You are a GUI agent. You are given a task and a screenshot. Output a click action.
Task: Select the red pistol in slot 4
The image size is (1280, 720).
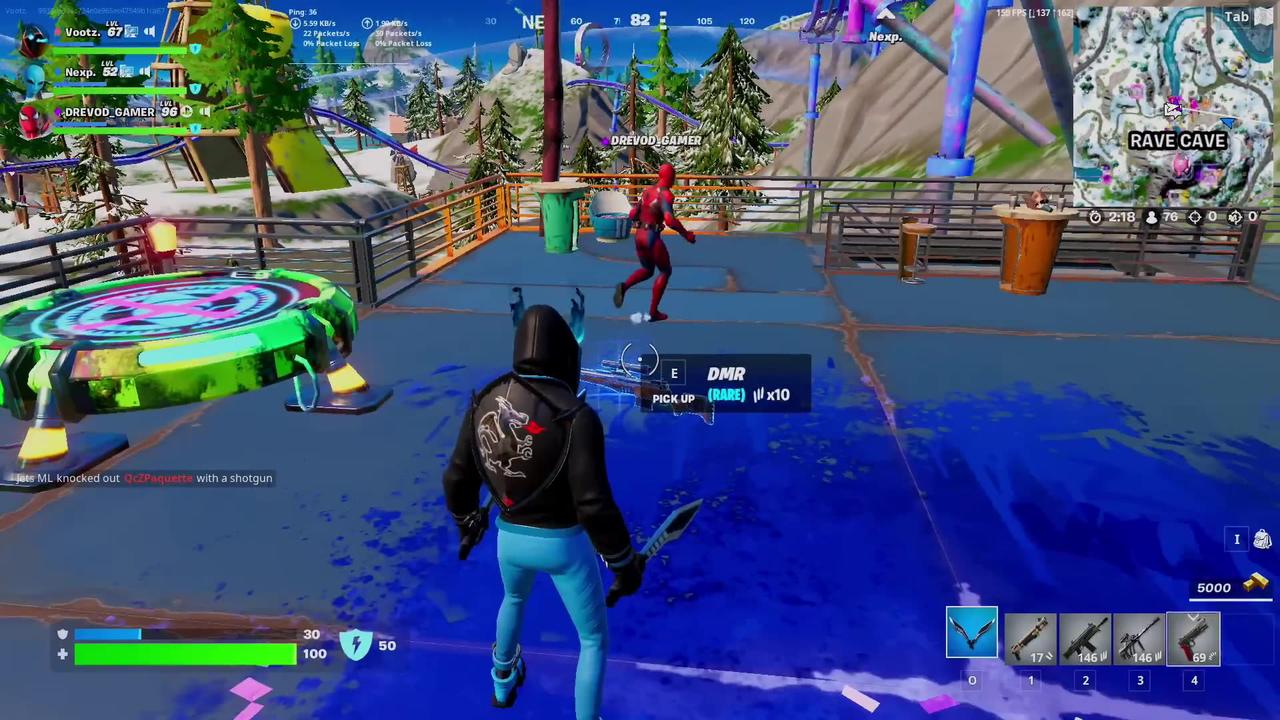coord(1194,638)
